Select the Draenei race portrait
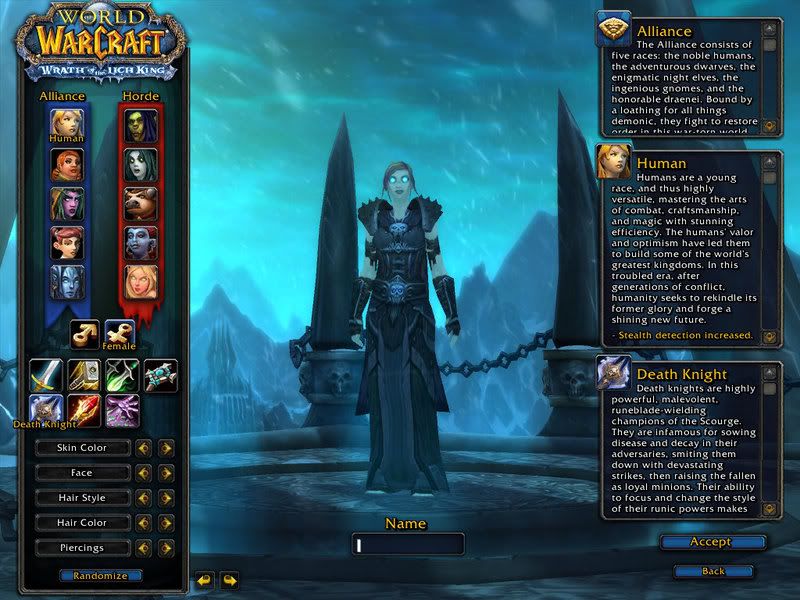The image size is (800, 600). coord(67,281)
